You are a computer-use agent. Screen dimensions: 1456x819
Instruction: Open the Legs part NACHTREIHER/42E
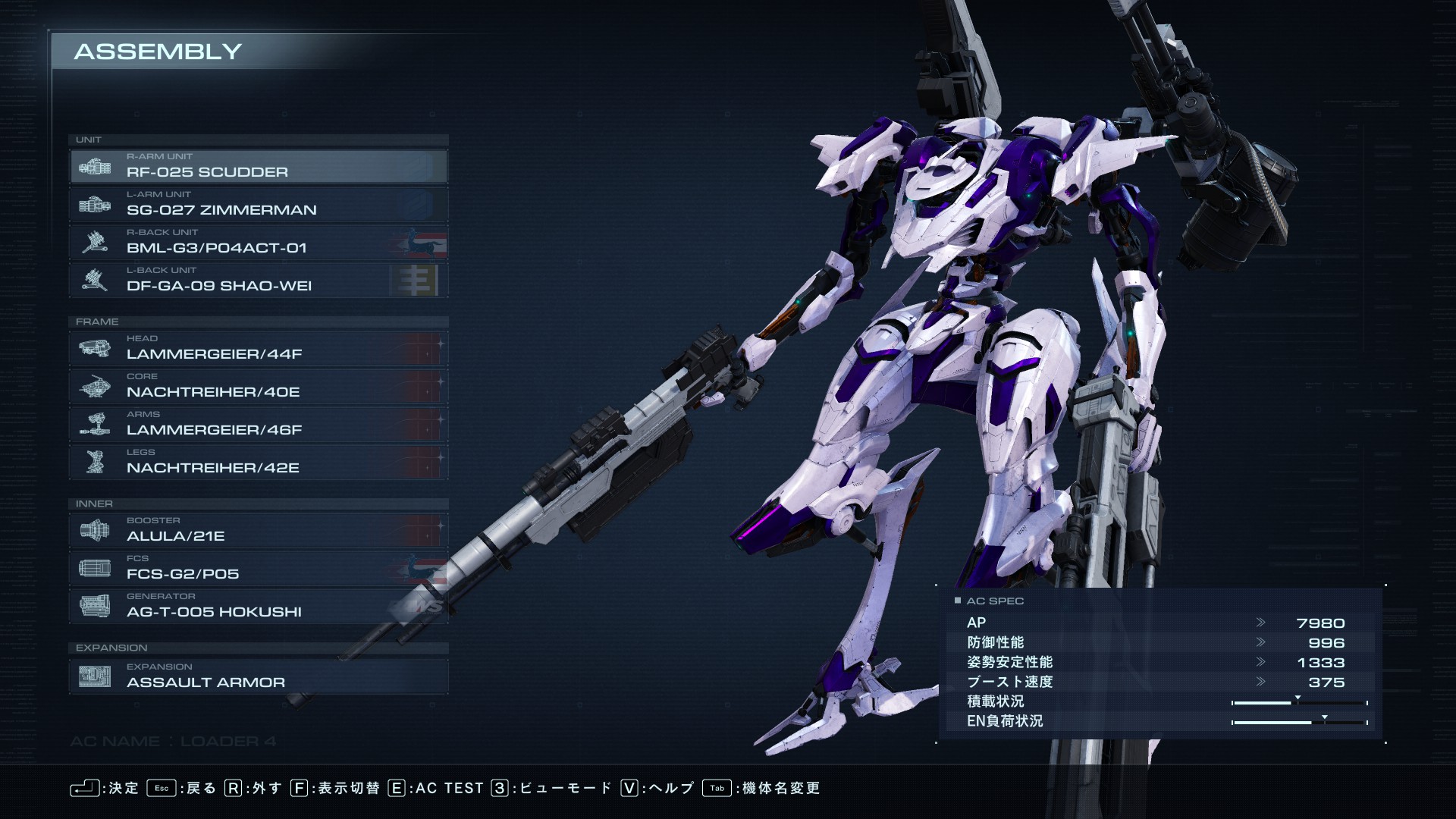258,462
